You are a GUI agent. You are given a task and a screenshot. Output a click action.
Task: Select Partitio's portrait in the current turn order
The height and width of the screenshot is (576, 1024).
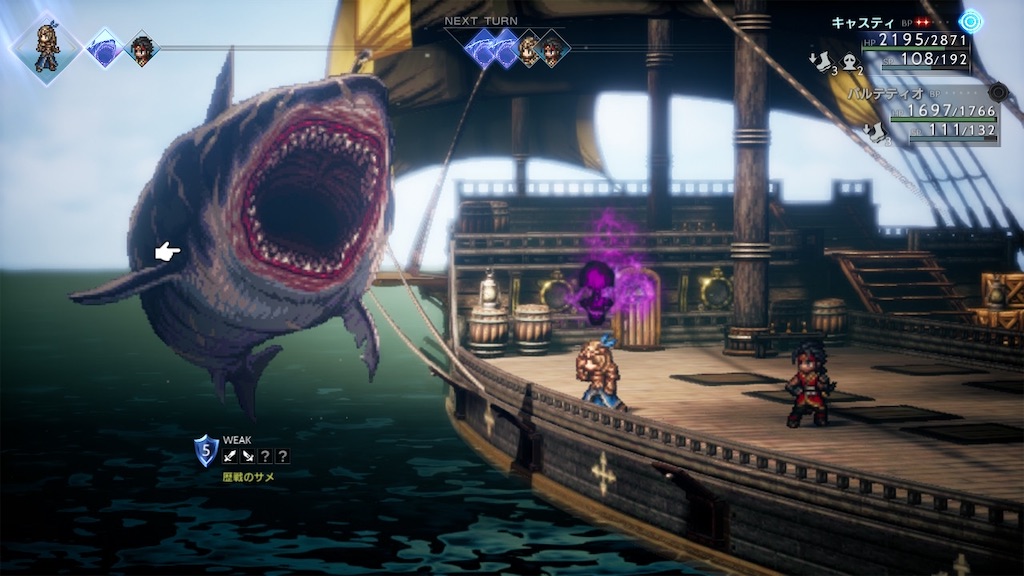[x=142, y=48]
